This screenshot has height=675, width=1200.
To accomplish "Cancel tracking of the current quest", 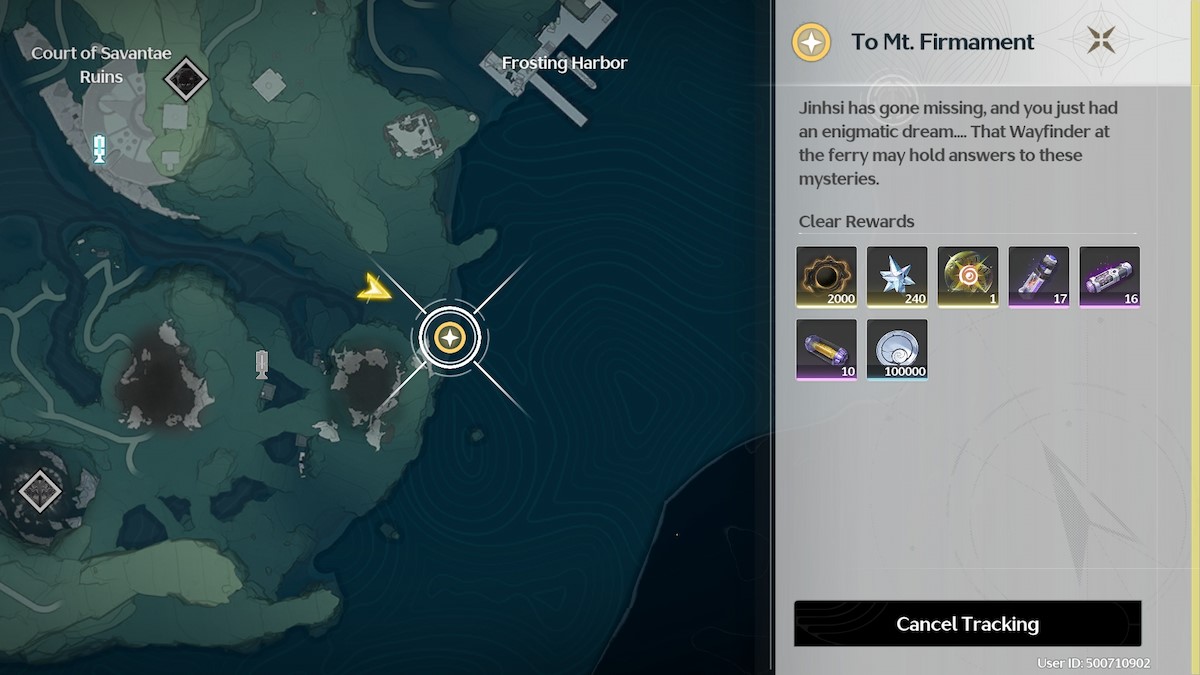I will (x=967, y=624).
